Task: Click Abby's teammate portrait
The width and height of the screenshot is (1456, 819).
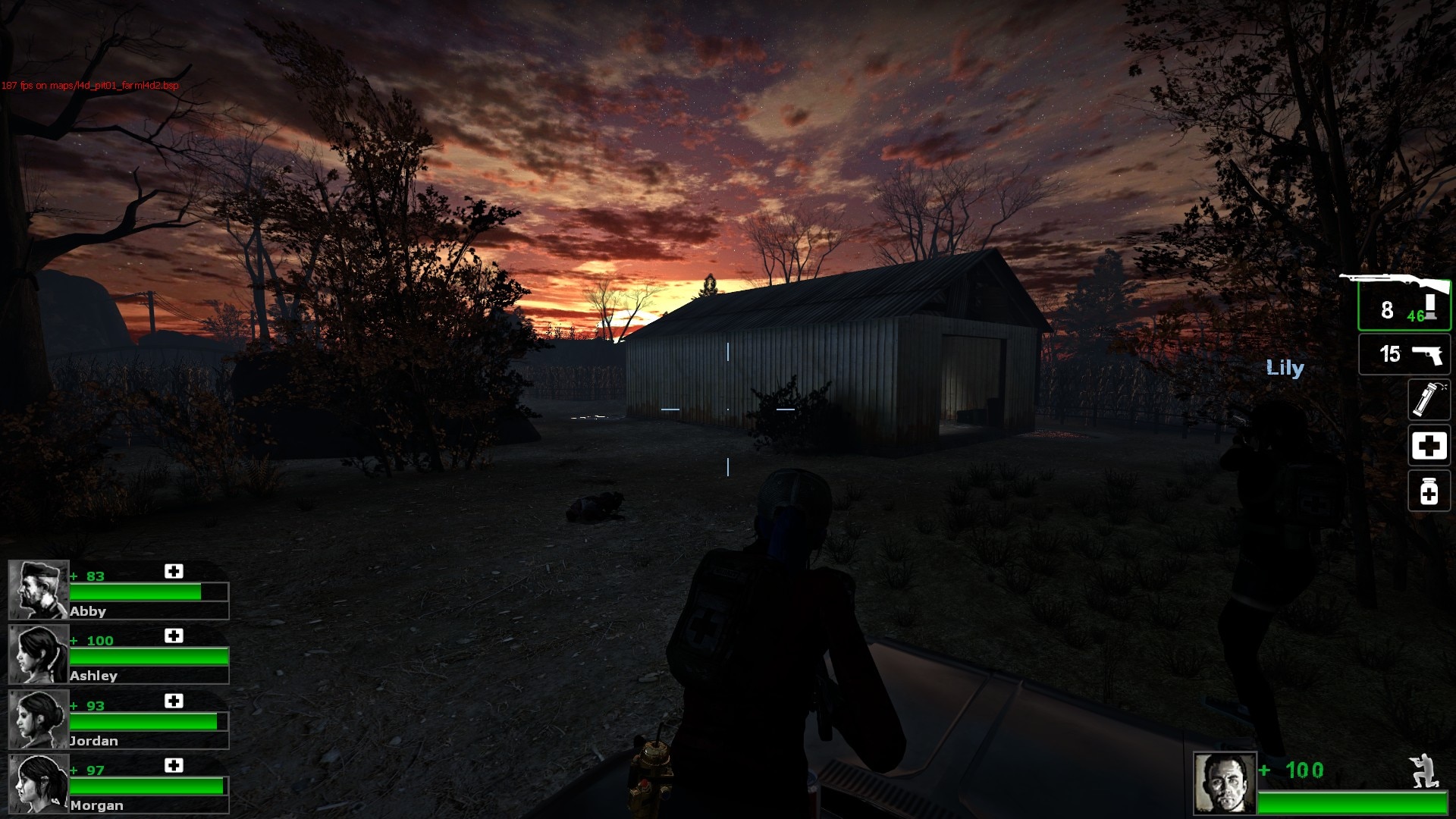Action: [x=39, y=590]
